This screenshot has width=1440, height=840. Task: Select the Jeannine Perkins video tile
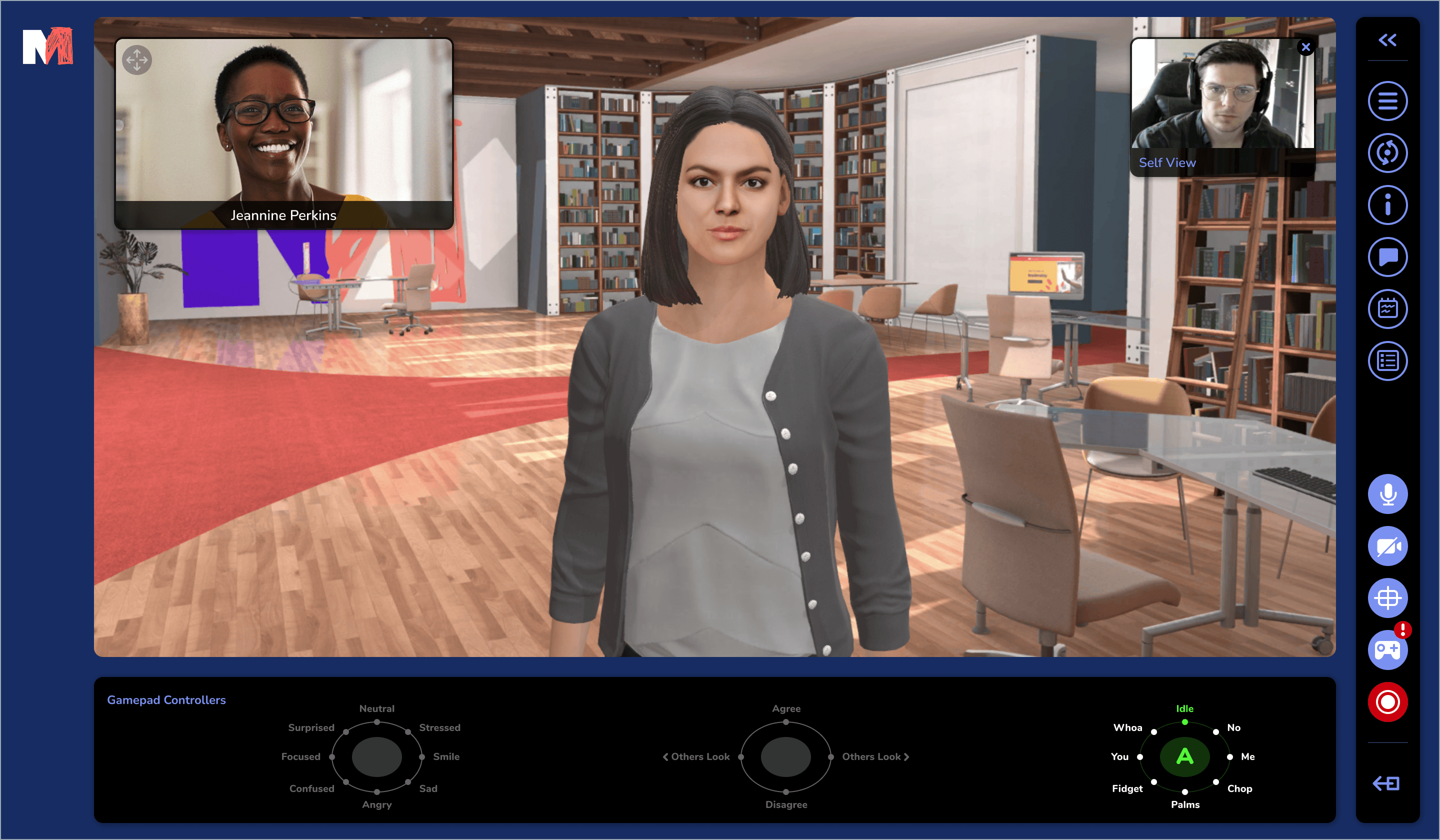point(283,133)
